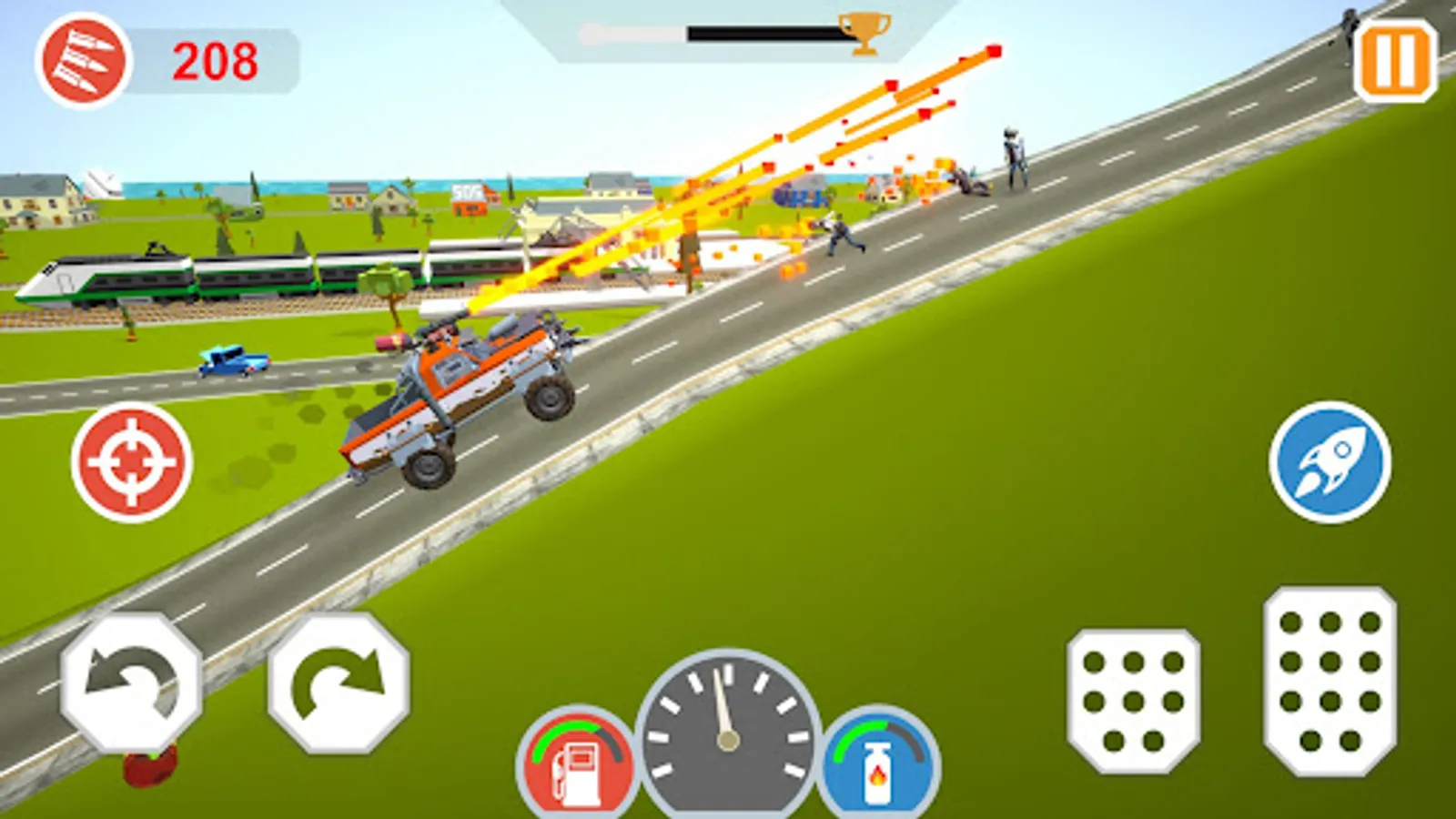Tap the flamethrower spray gauge
1456x819 pixels.
(875, 761)
